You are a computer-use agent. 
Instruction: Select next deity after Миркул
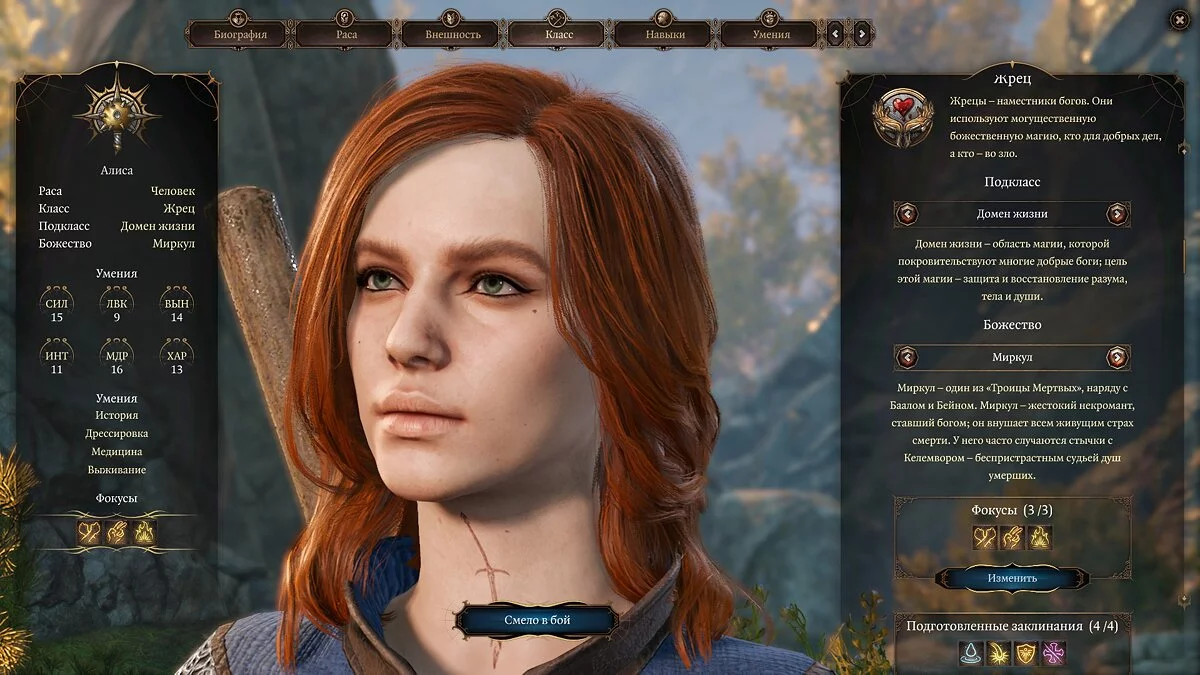[x=1117, y=357]
